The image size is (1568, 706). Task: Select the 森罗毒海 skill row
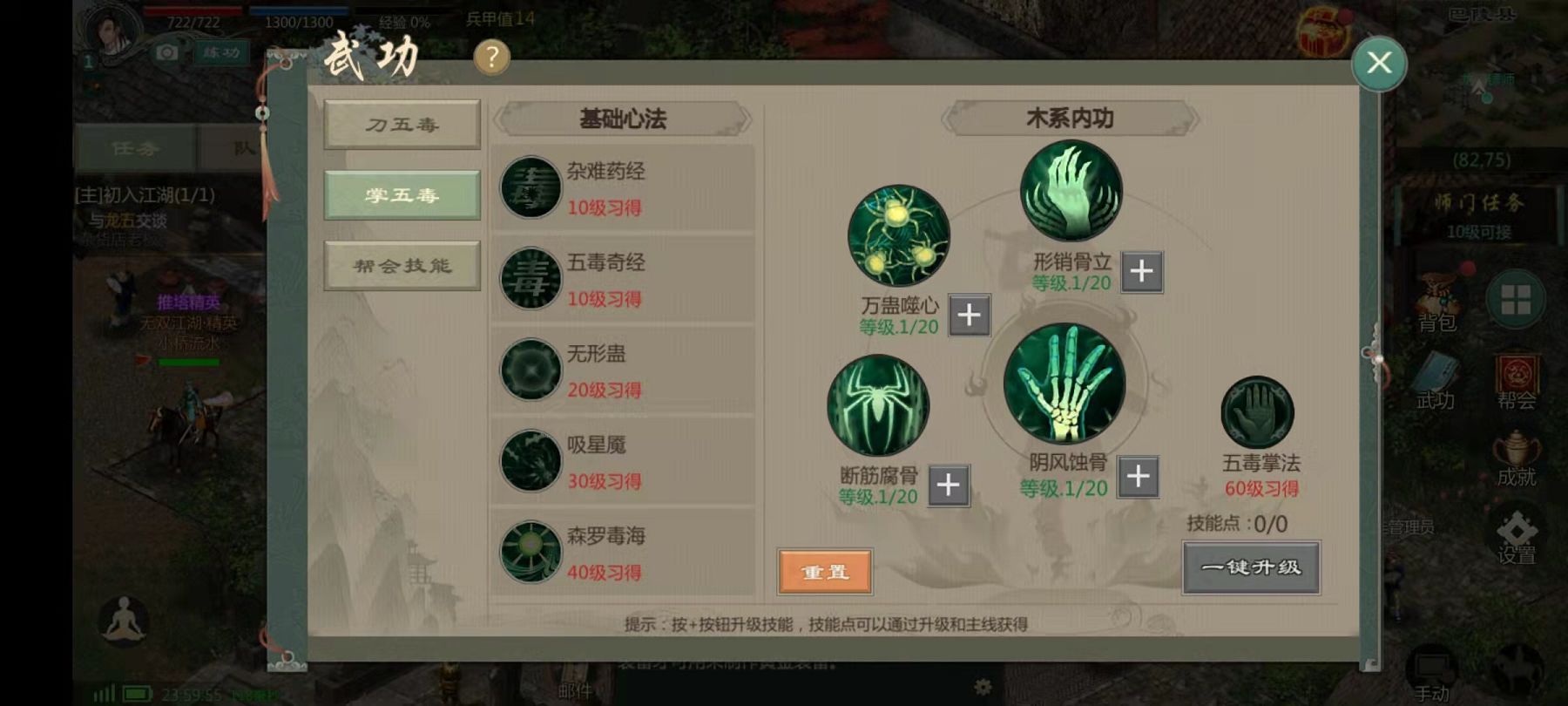pos(622,553)
